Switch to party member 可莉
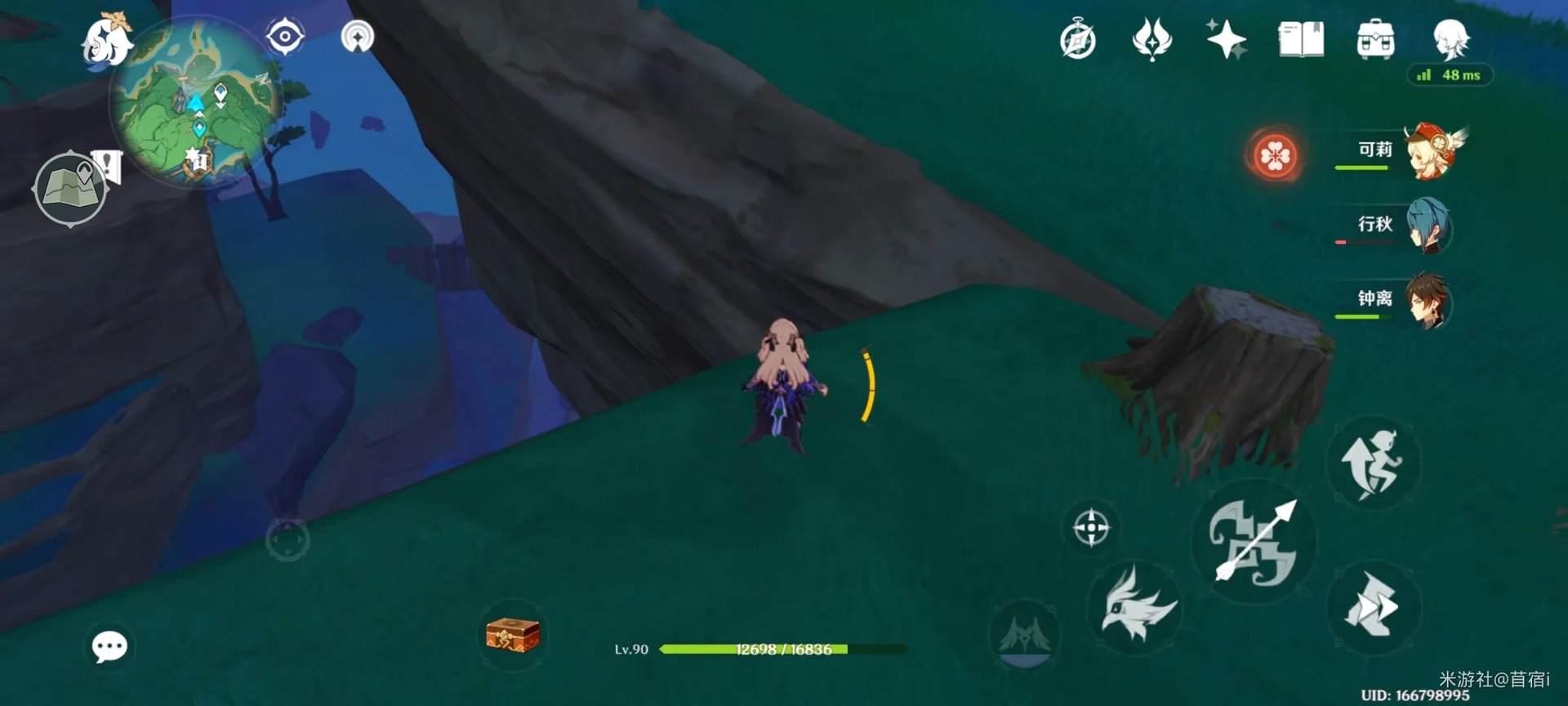This screenshot has width=1568, height=706. [x=1429, y=151]
